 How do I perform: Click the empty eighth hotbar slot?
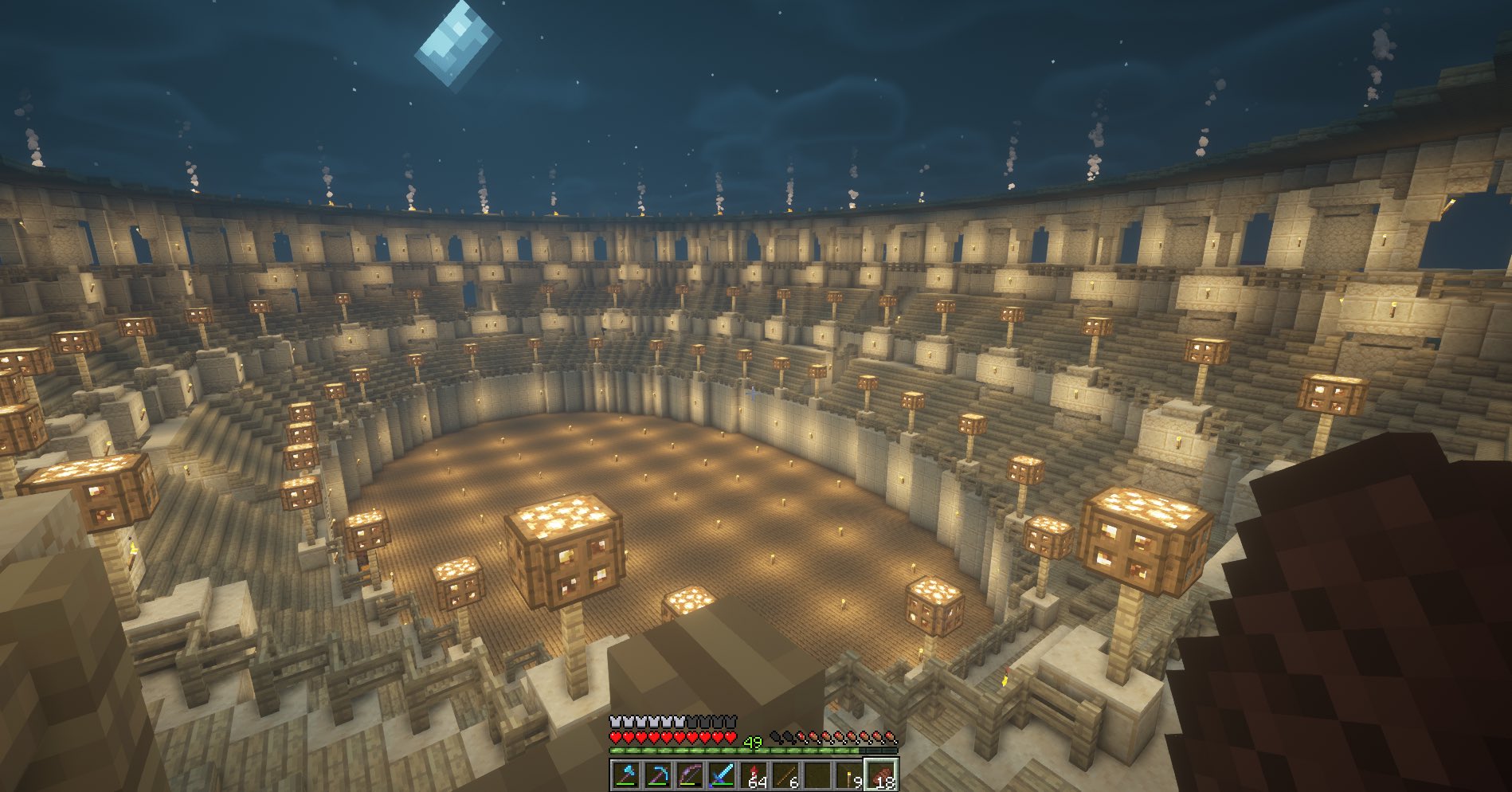(x=817, y=773)
